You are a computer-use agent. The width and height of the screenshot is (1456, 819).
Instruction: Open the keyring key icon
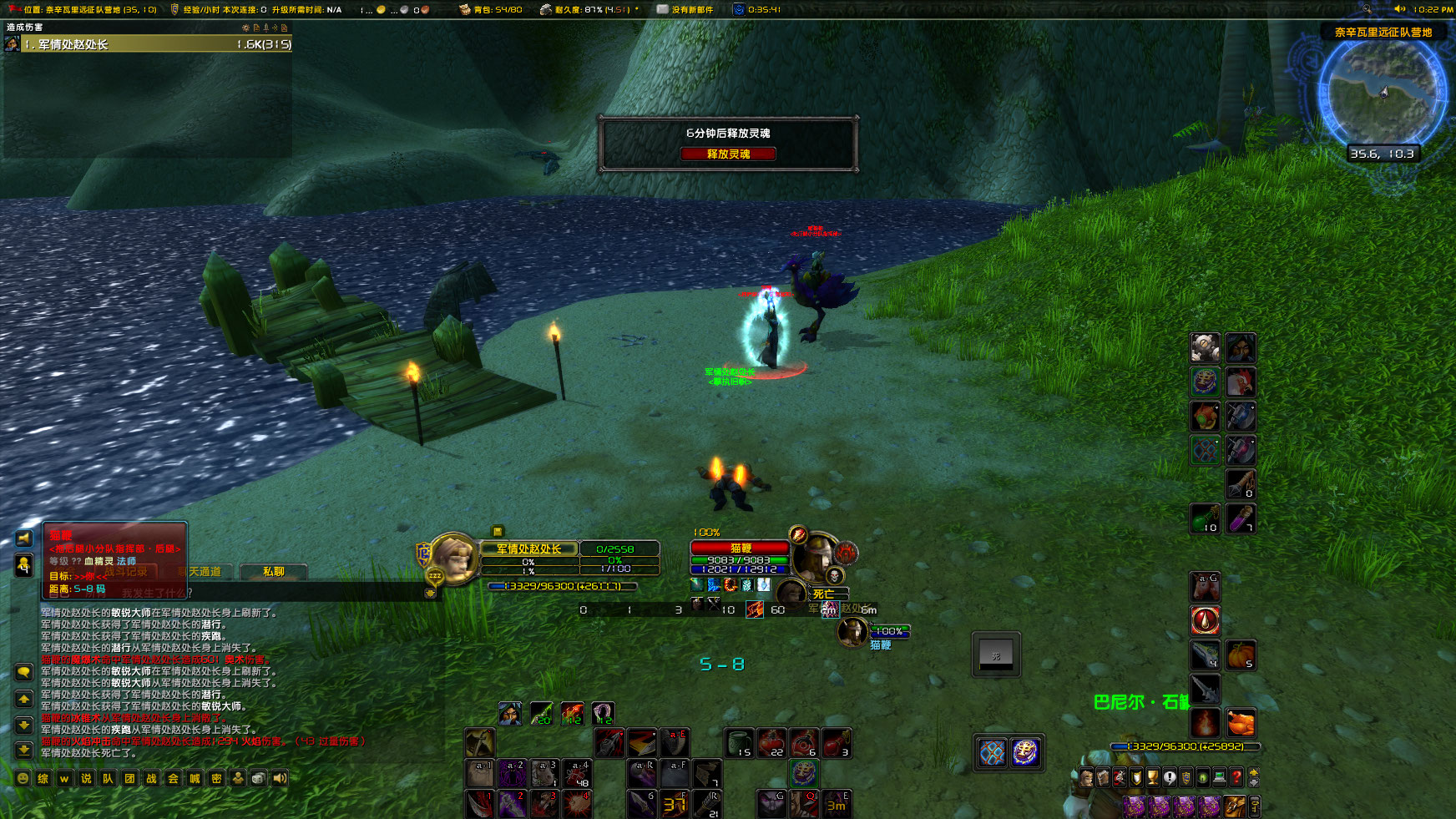coord(1255,807)
